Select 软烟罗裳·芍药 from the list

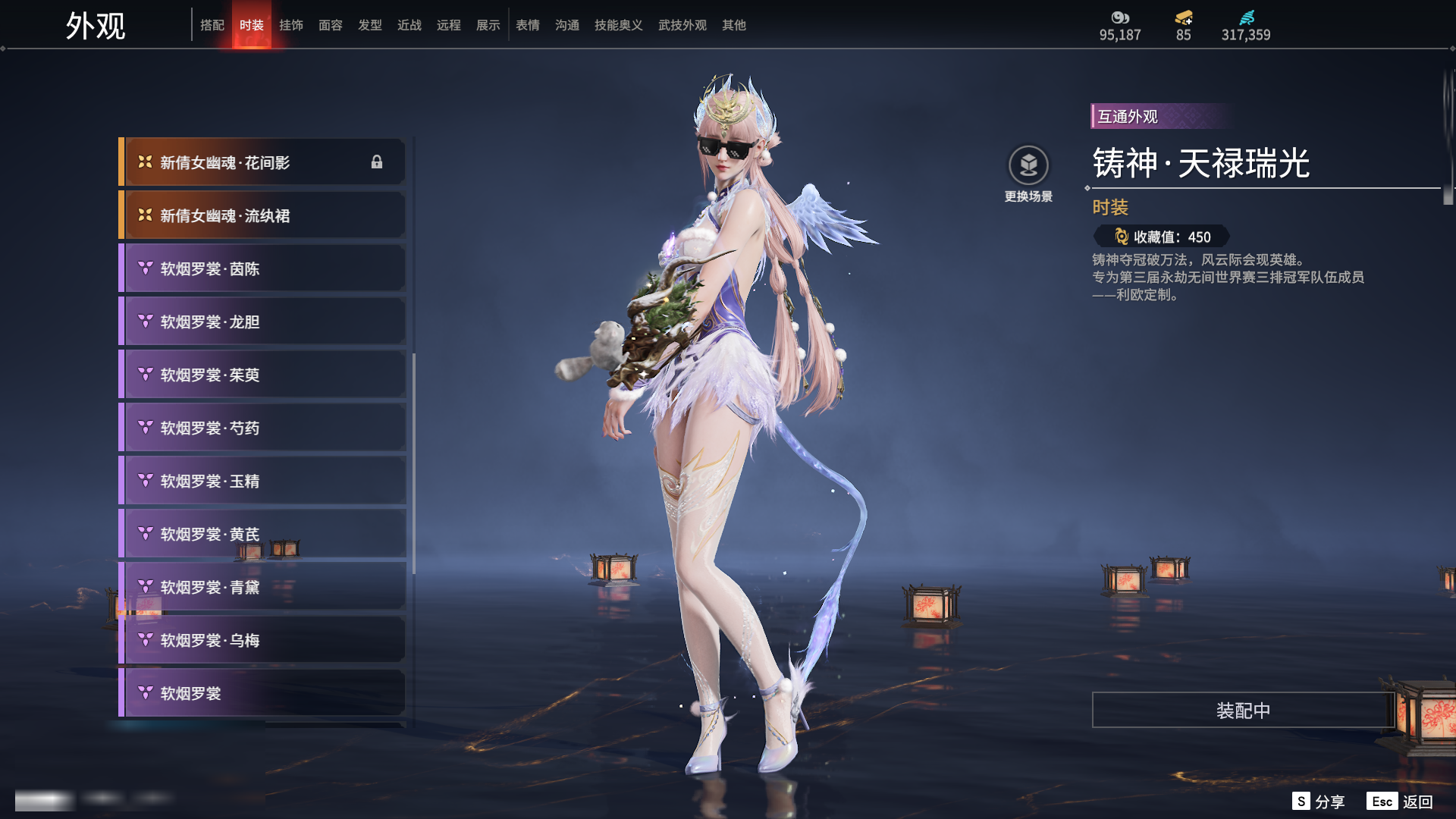click(x=262, y=428)
